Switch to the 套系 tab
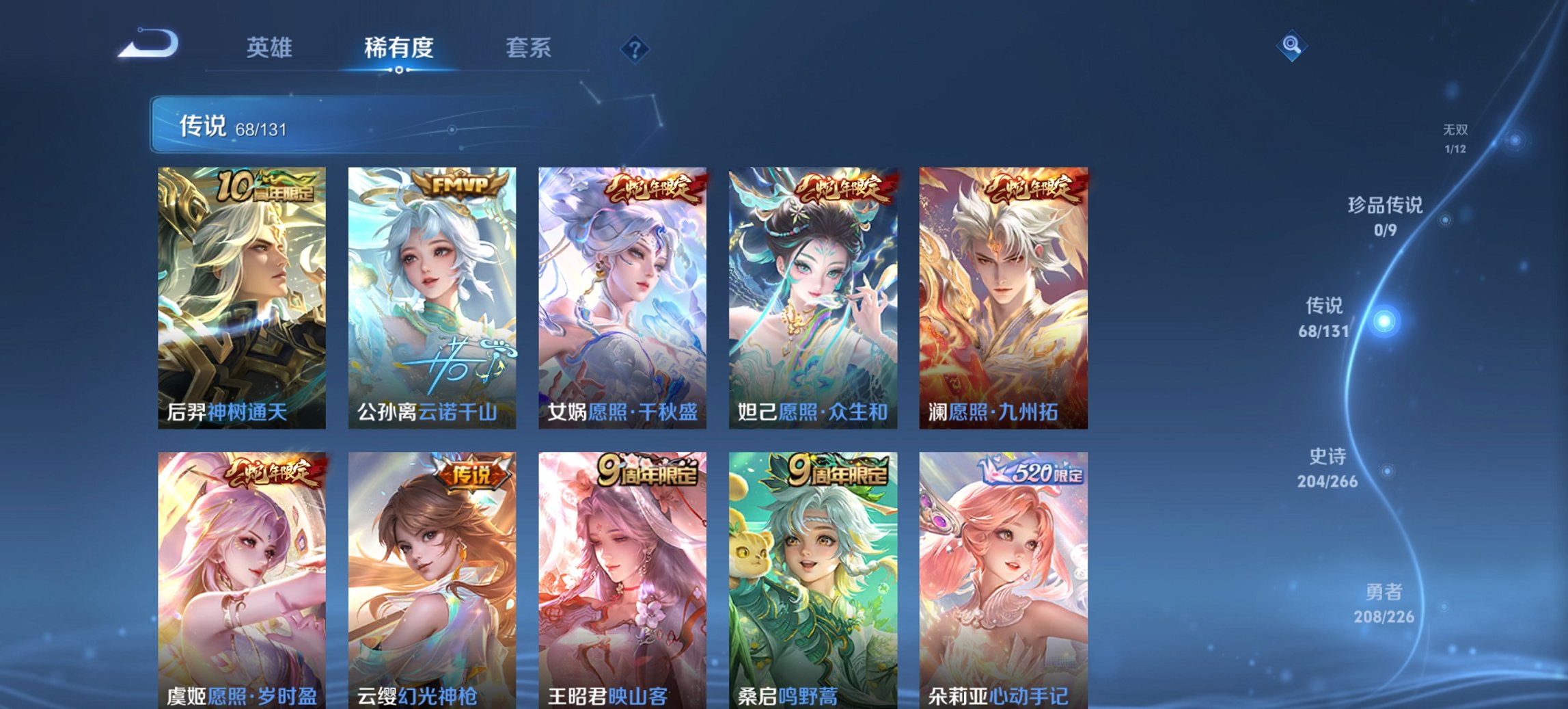Screen dimensions: 1568x709 [529, 48]
